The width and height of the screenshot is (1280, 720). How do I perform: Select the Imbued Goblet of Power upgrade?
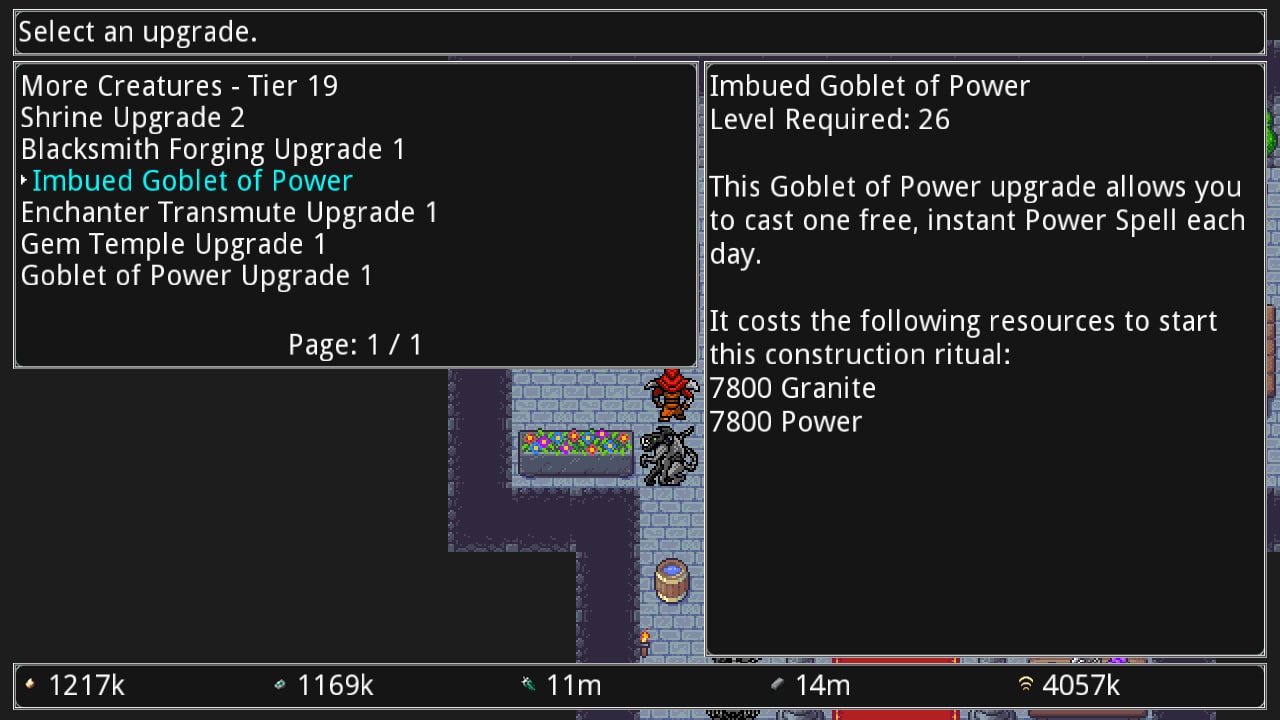(x=192, y=181)
